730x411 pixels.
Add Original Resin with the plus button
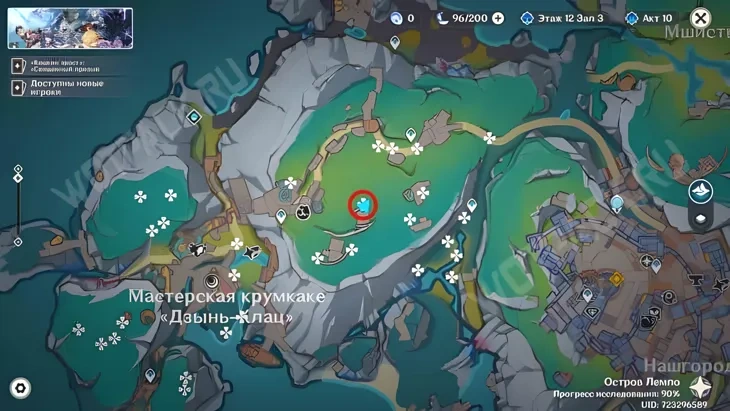click(498, 18)
